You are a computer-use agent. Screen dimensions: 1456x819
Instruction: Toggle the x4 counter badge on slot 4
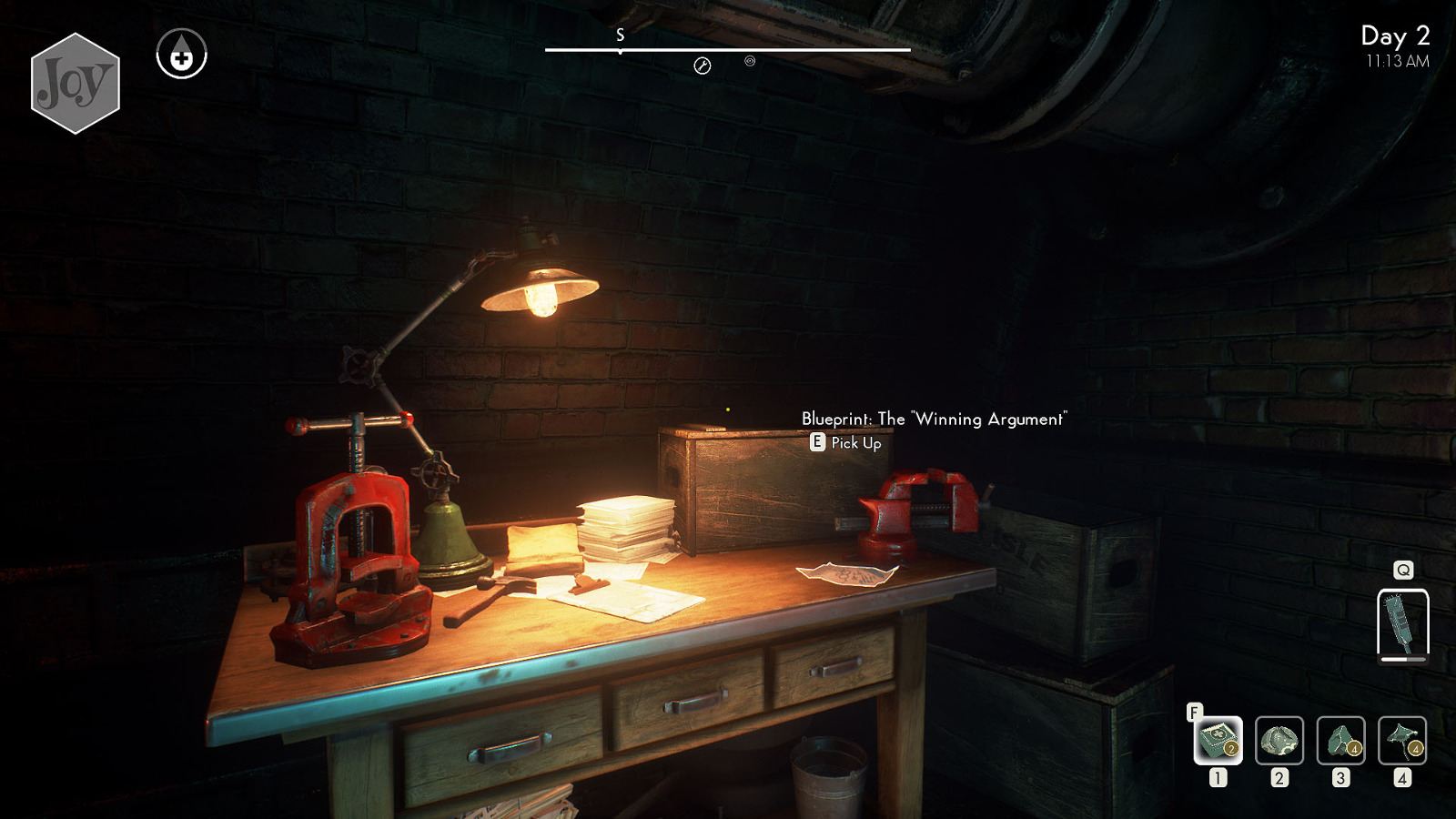(x=1417, y=751)
